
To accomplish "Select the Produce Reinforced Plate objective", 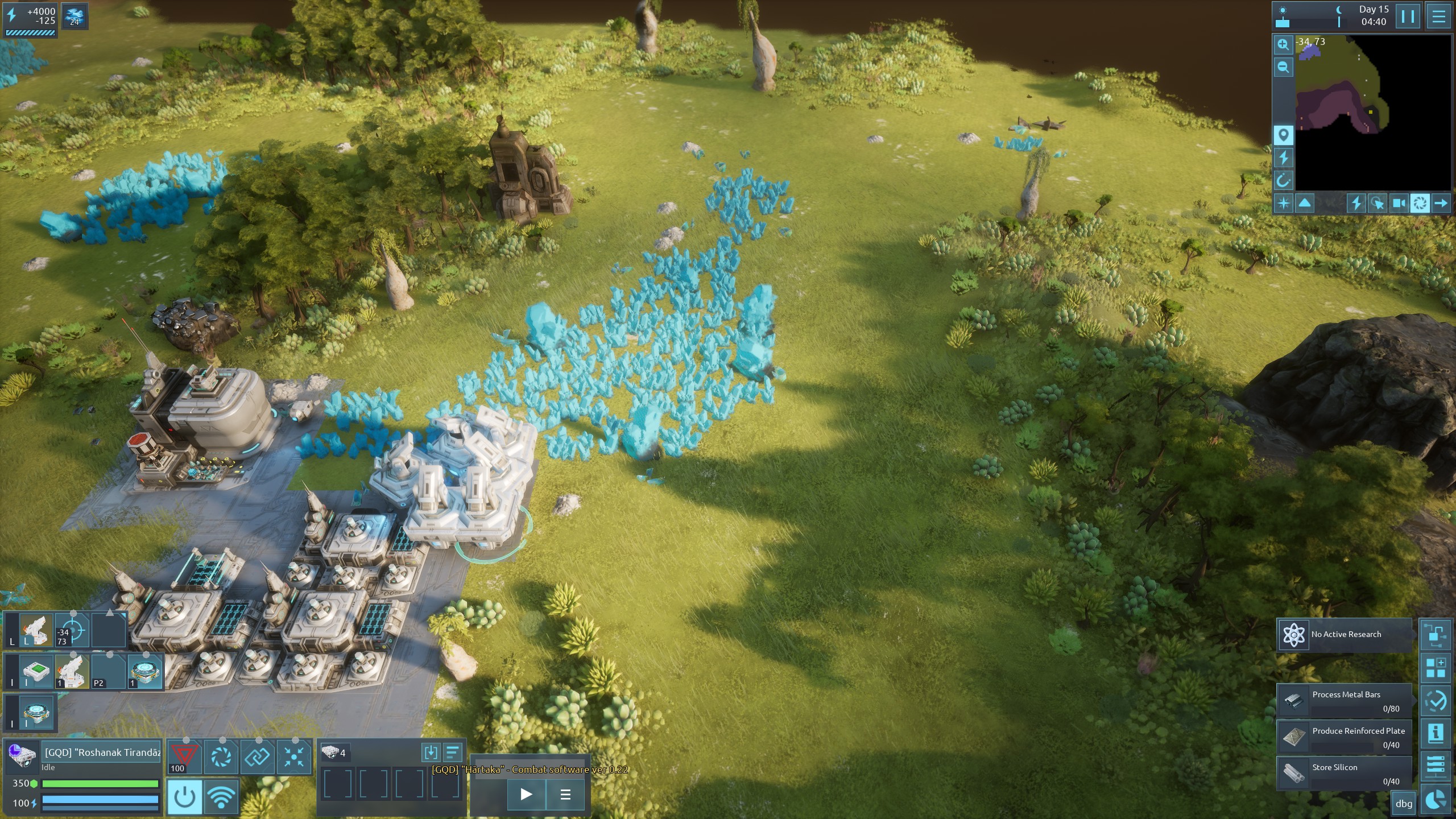I will click(1345, 737).
